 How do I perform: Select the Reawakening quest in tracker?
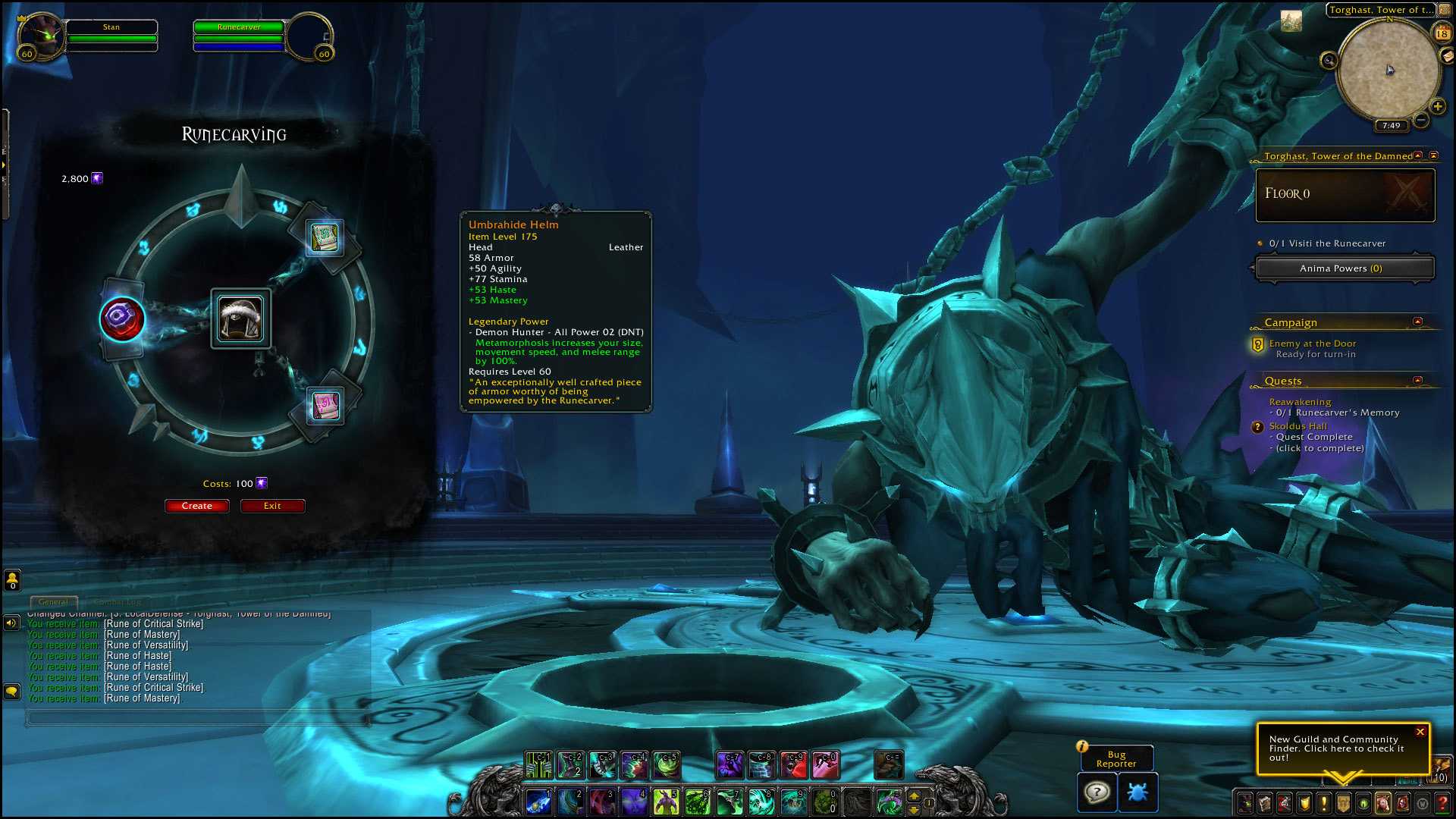[1300, 402]
